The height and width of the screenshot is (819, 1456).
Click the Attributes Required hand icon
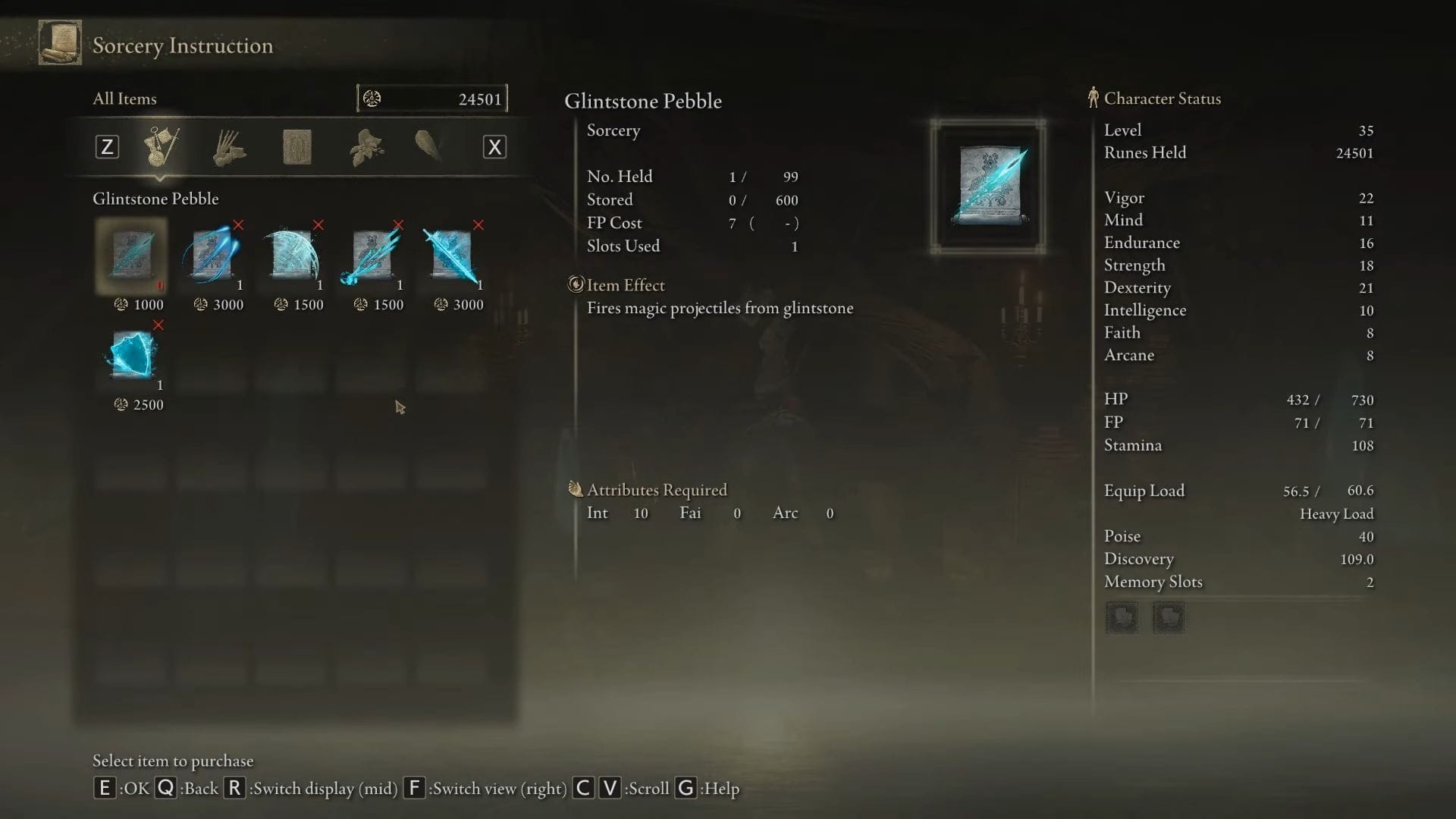[x=574, y=489]
